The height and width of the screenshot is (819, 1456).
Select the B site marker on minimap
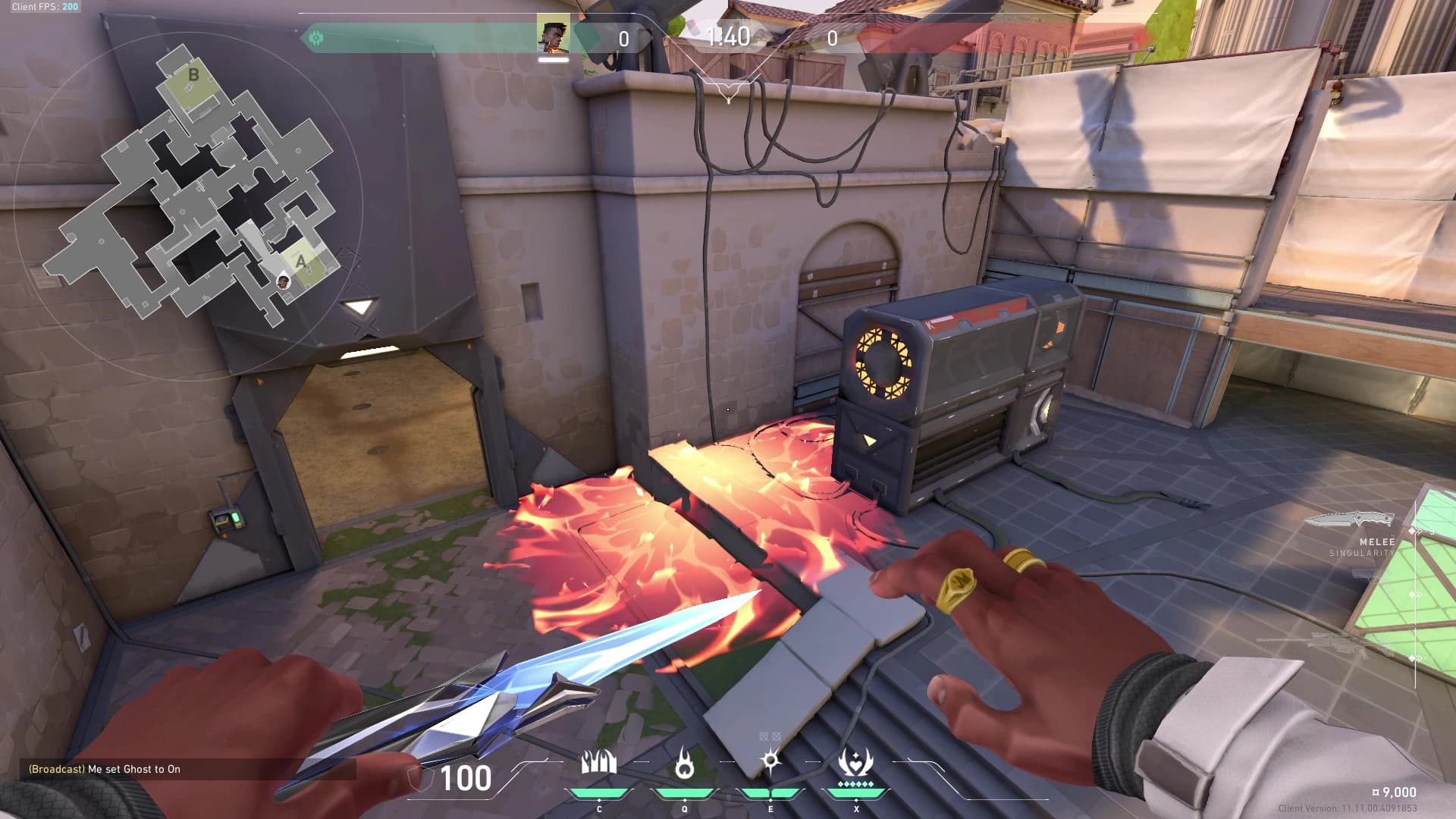tap(193, 75)
